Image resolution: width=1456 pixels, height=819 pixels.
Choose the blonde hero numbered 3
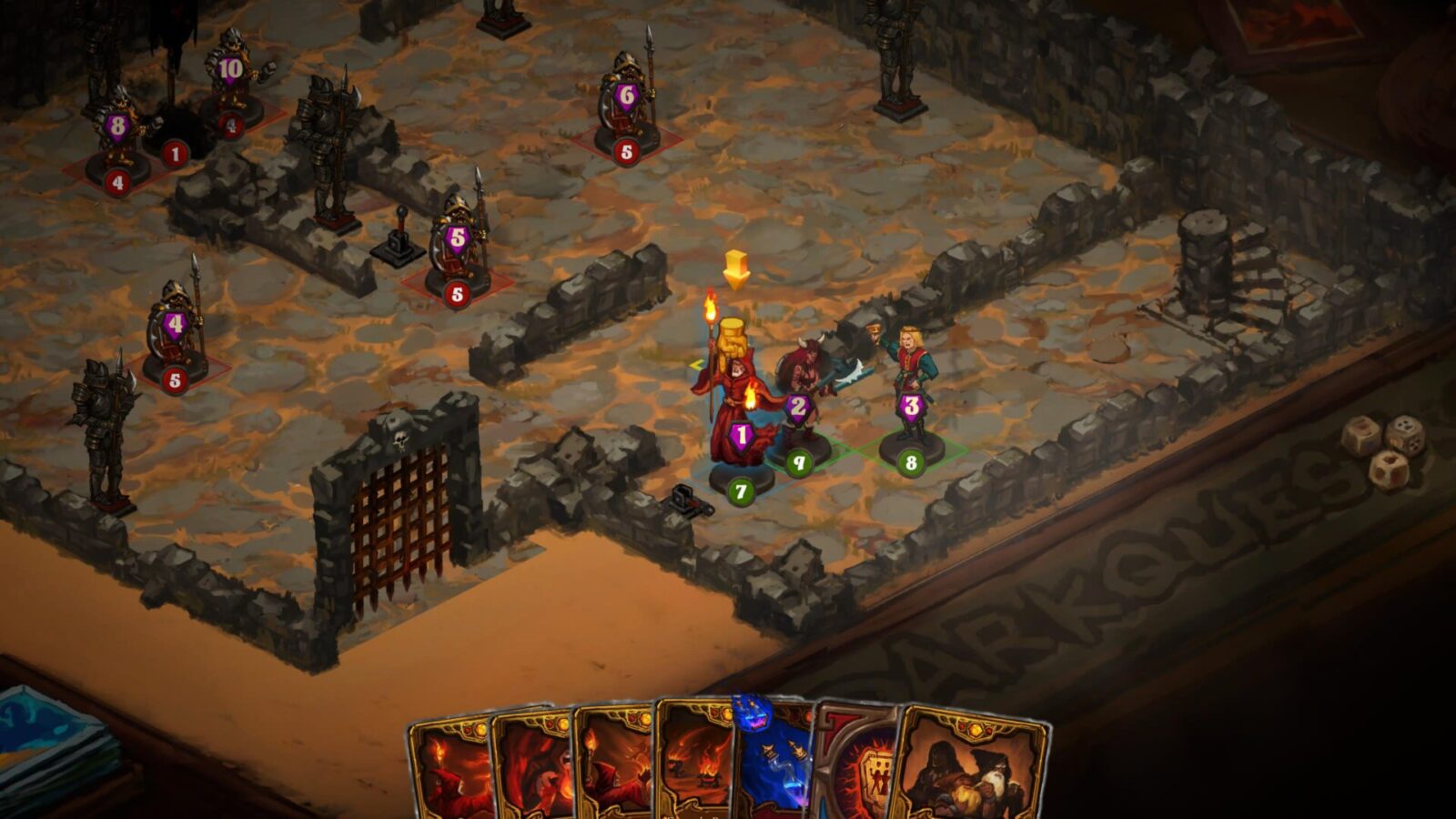pyautogui.click(x=910, y=382)
